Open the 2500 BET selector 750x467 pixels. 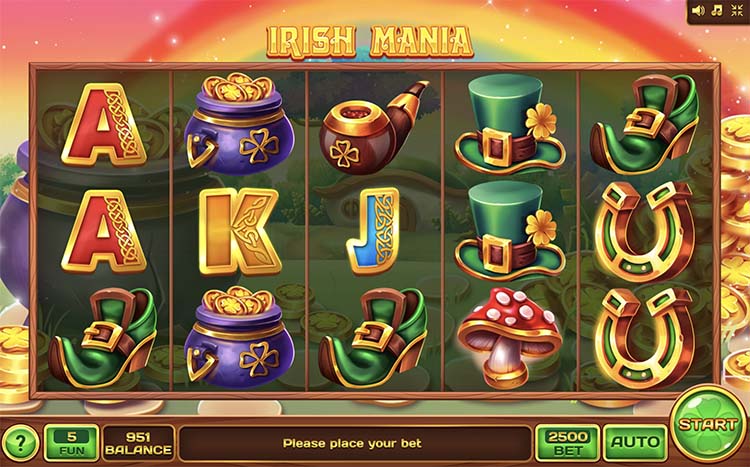coord(567,442)
